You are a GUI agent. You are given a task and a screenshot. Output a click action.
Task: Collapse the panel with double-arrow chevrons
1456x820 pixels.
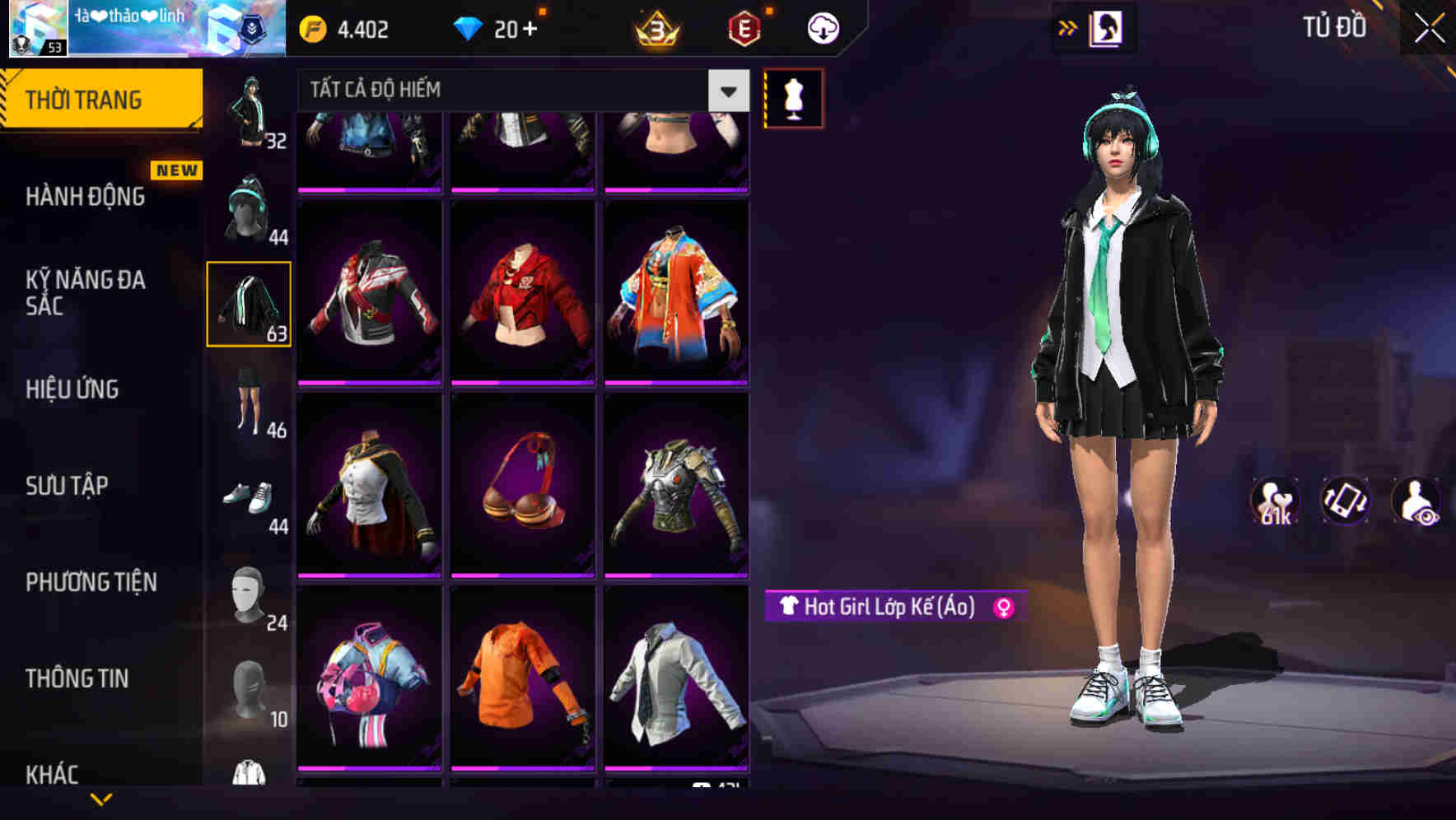click(1068, 26)
